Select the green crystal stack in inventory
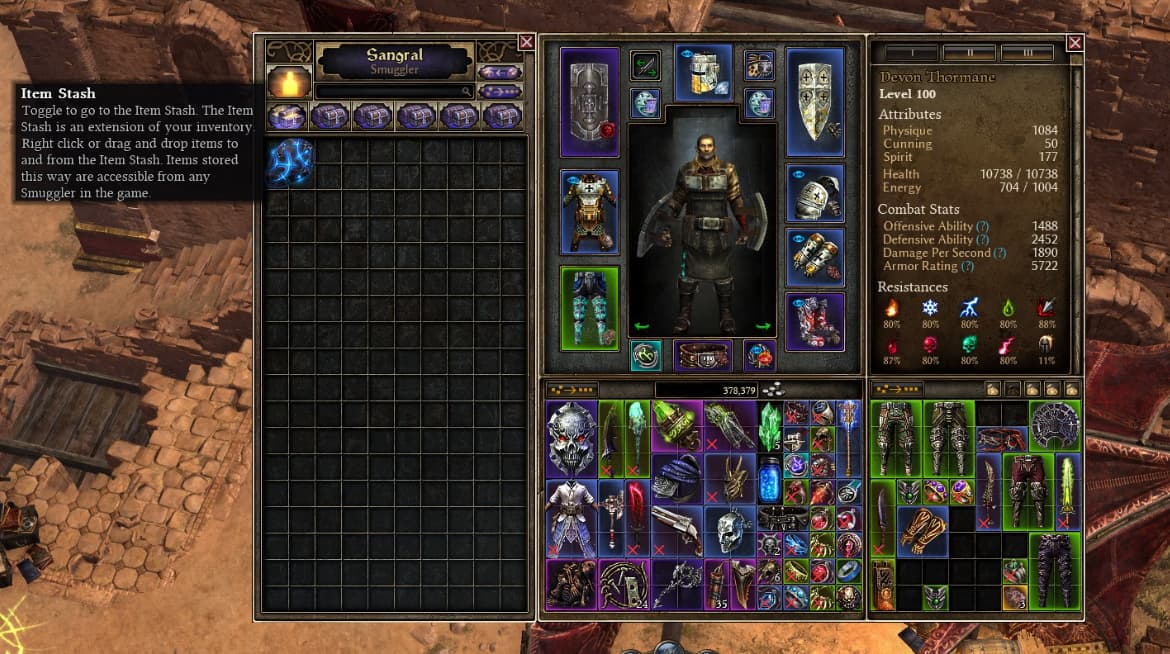1170x654 pixels. [768, 426]
